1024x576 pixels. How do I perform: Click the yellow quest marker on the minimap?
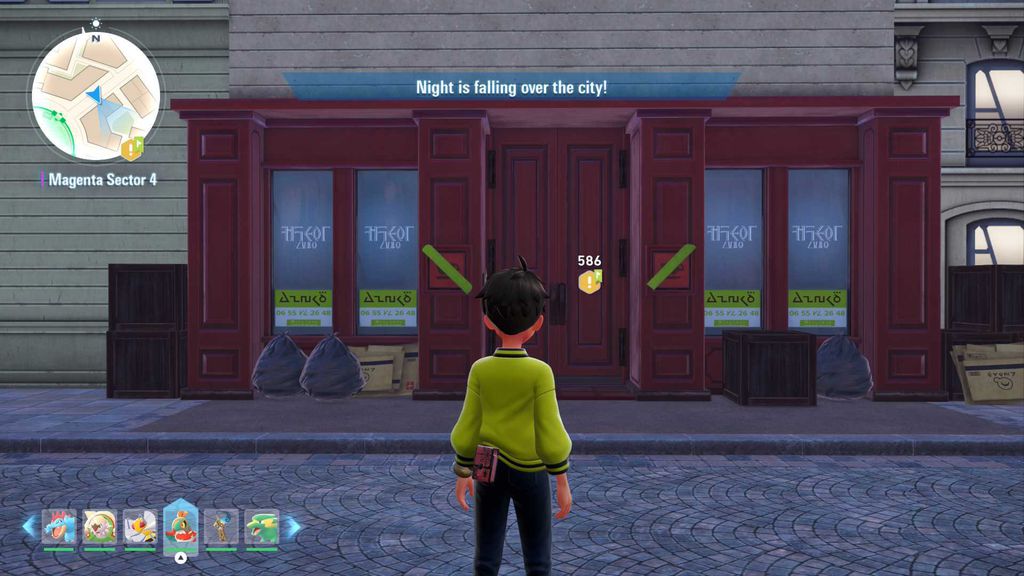[x=132, y=148]
